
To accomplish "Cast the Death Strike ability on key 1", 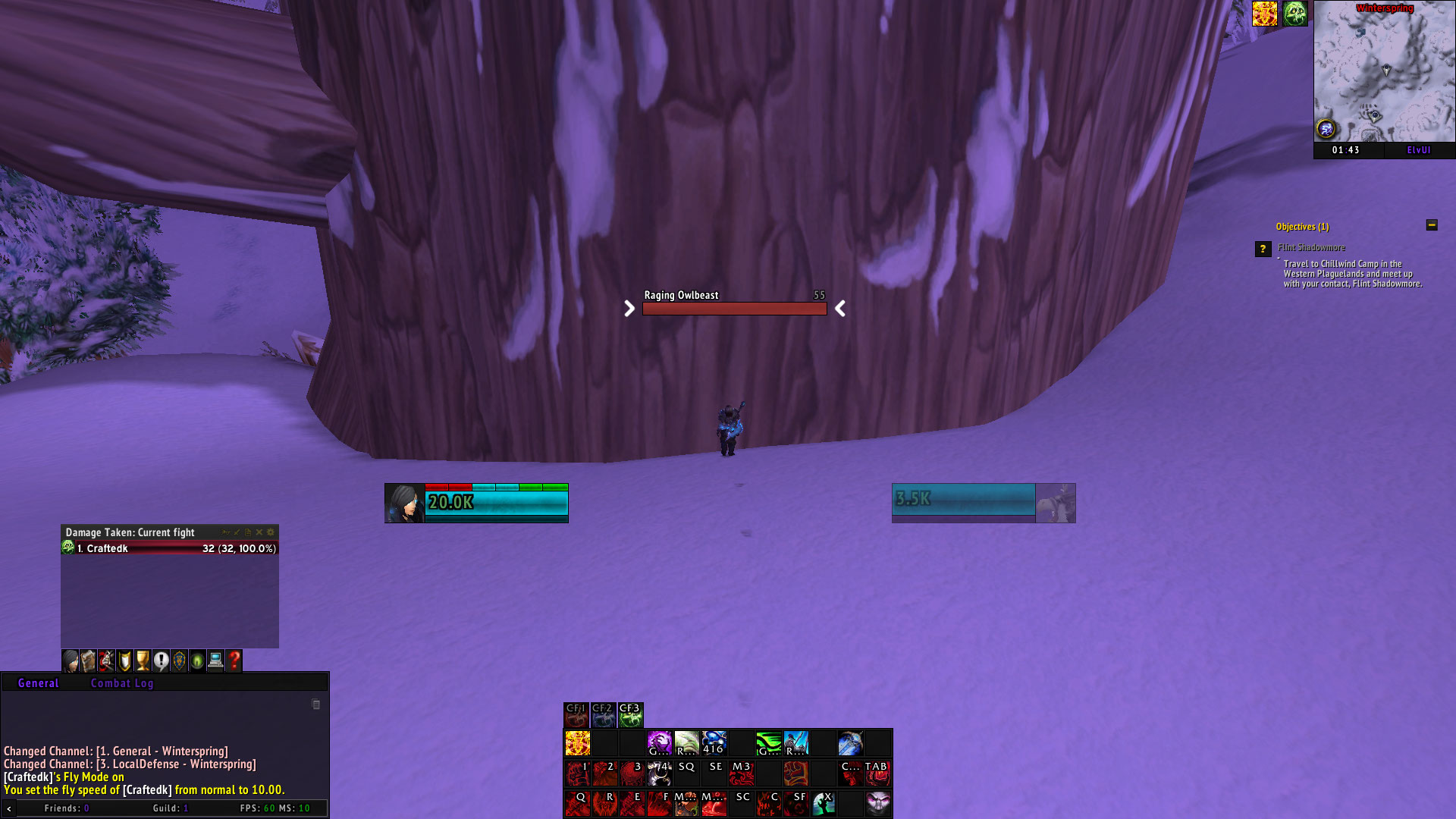I will pos(577,772).
